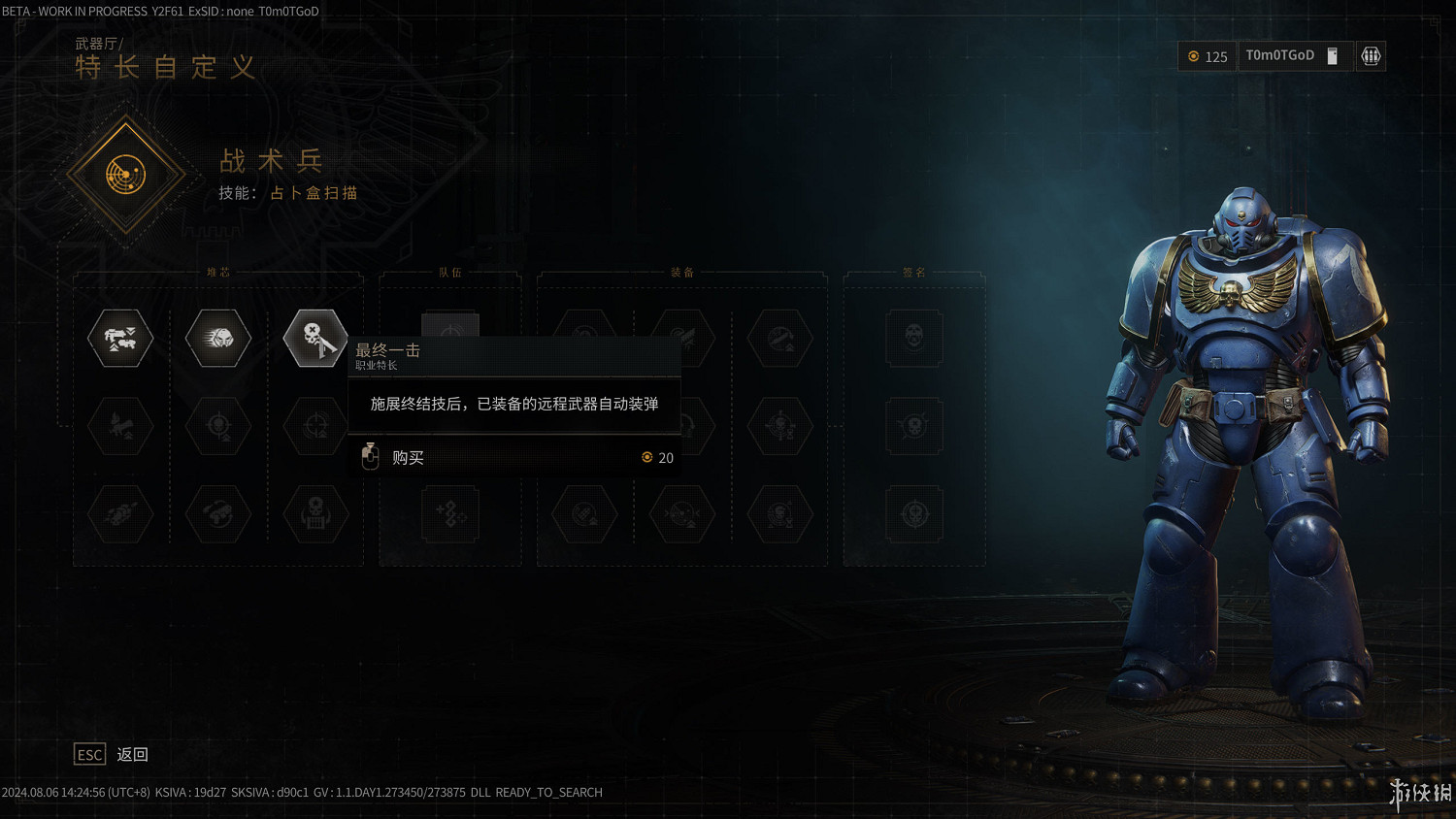Image resolution: width=1456 pixels, height=819 pixels.
Task: Click the 125 currency counter
Action: click(1207, 56)
